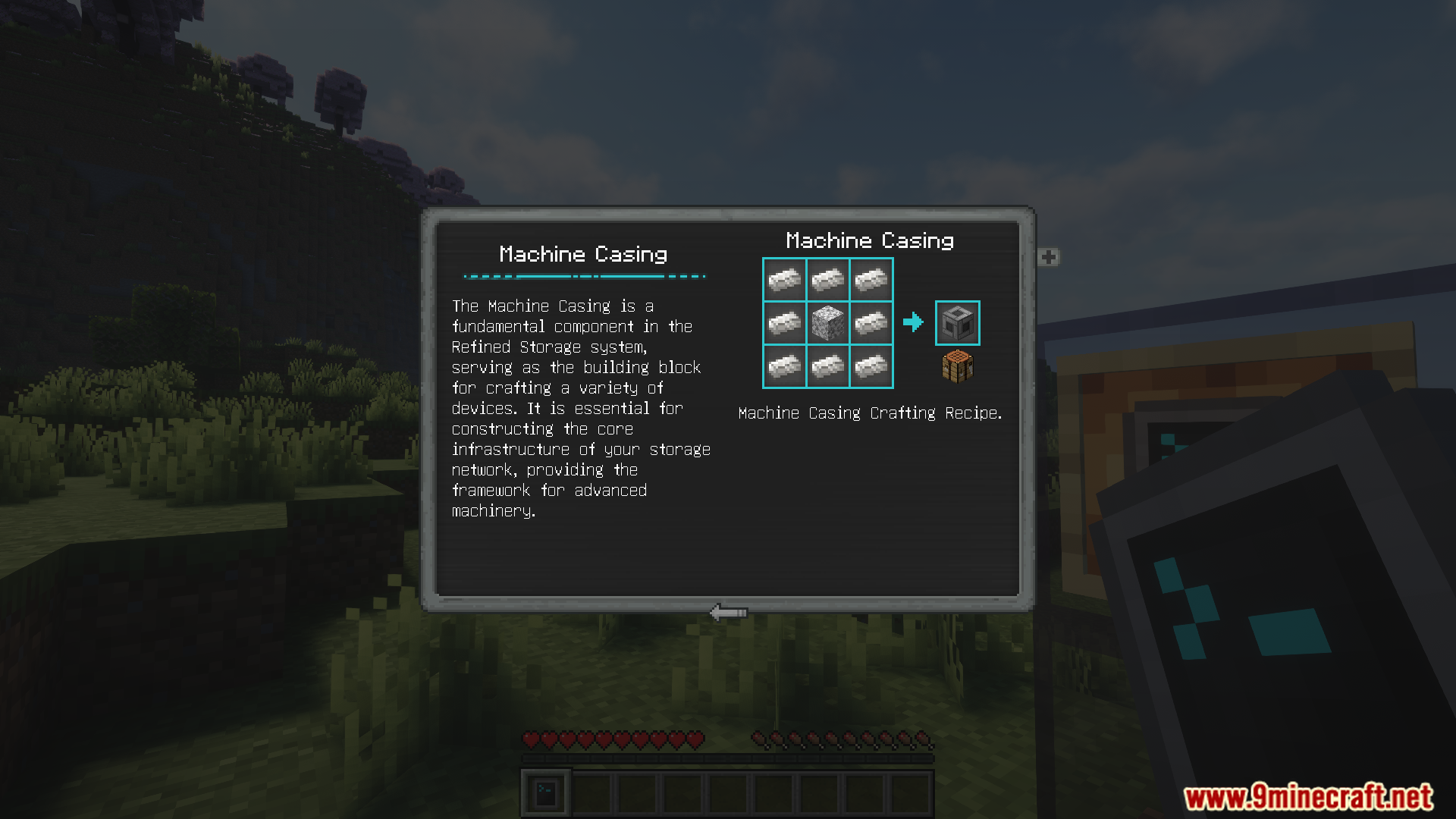Select the Machine Casing output slot
The image size is (1456, 819).
pyautogui.click(x=957, y=323)
